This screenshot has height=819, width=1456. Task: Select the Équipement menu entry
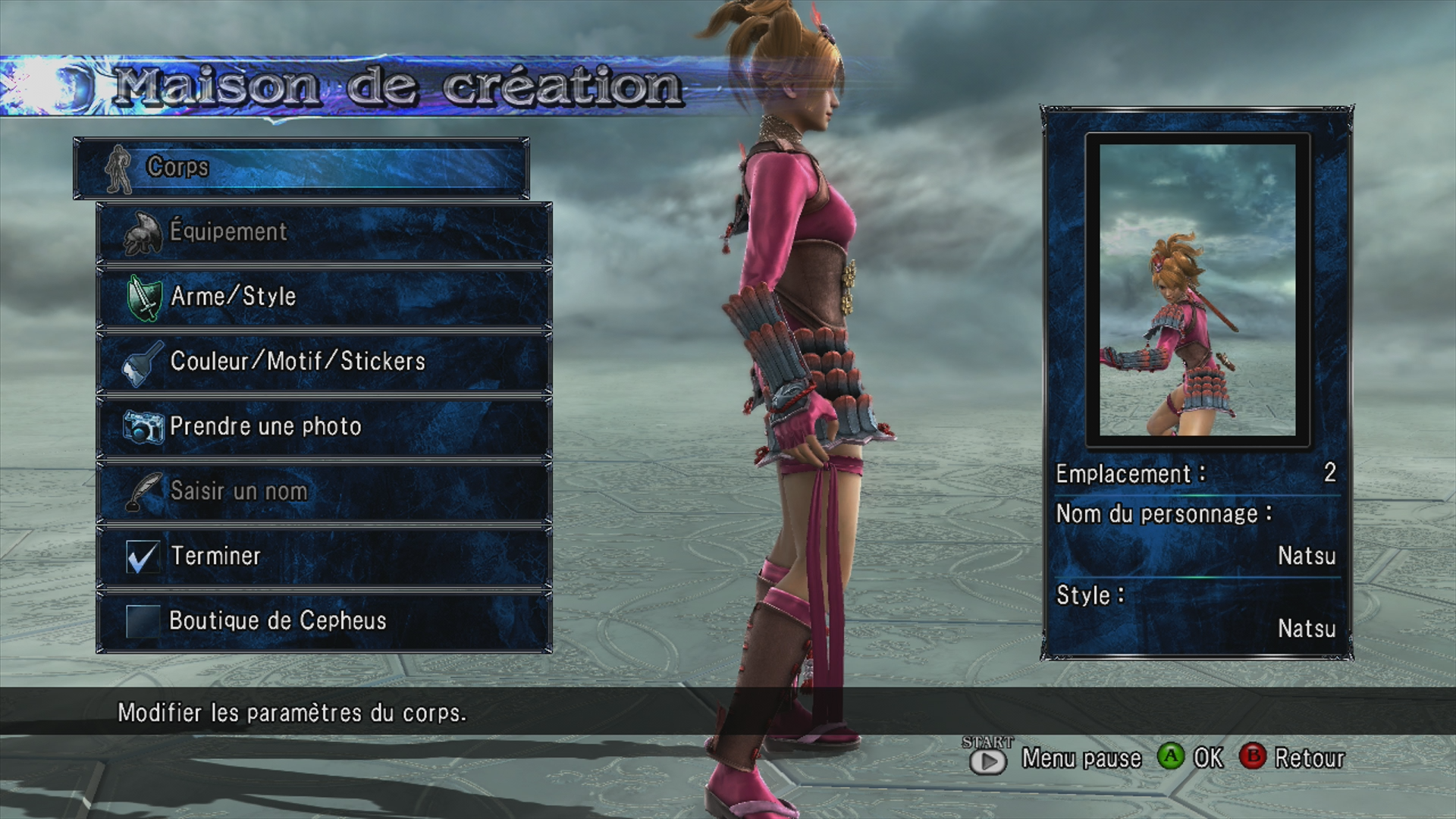[324, 232]
